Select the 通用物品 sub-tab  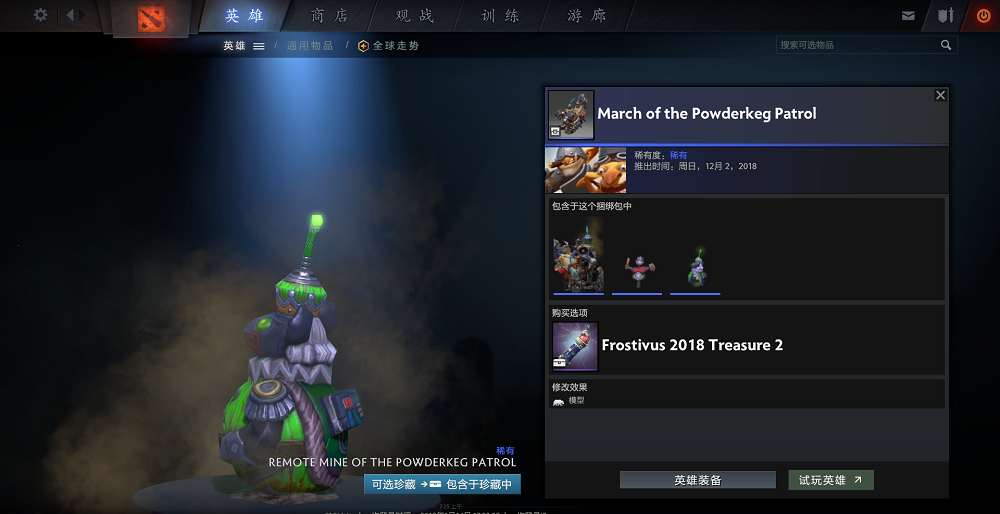point(311,45)
